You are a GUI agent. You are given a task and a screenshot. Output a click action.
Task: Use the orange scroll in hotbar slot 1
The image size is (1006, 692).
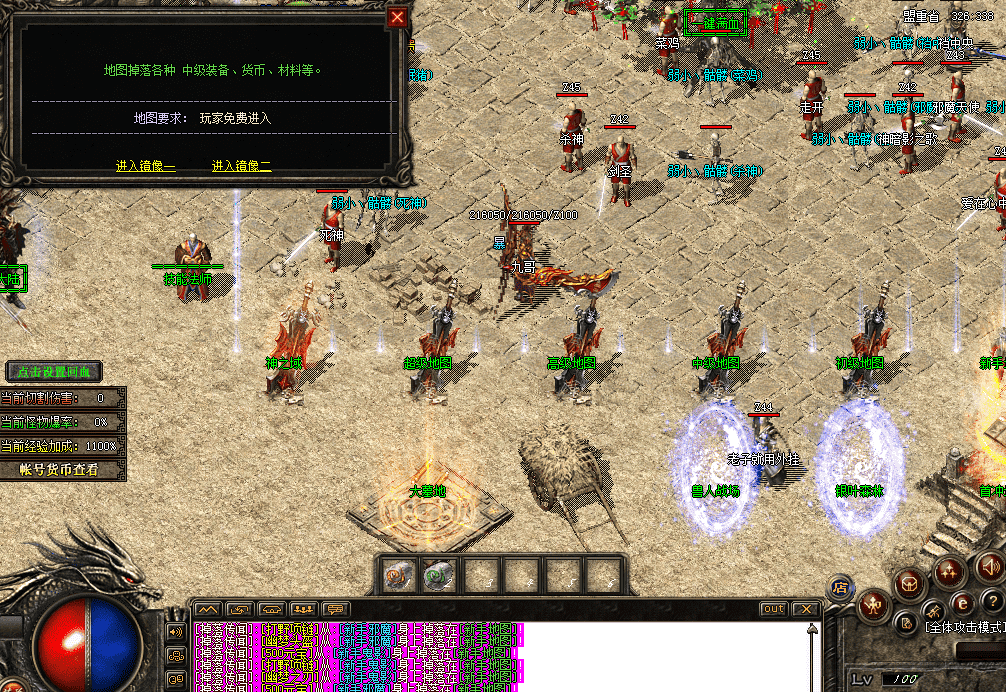[x=399, y=575]
